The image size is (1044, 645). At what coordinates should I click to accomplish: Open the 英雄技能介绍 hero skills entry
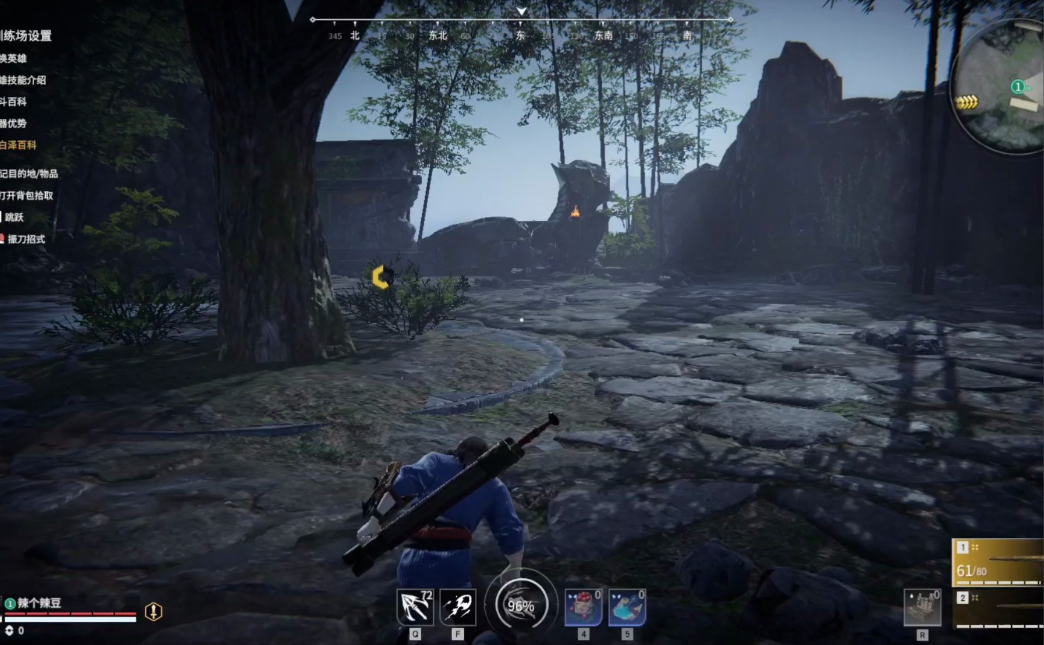coord(22,80)
